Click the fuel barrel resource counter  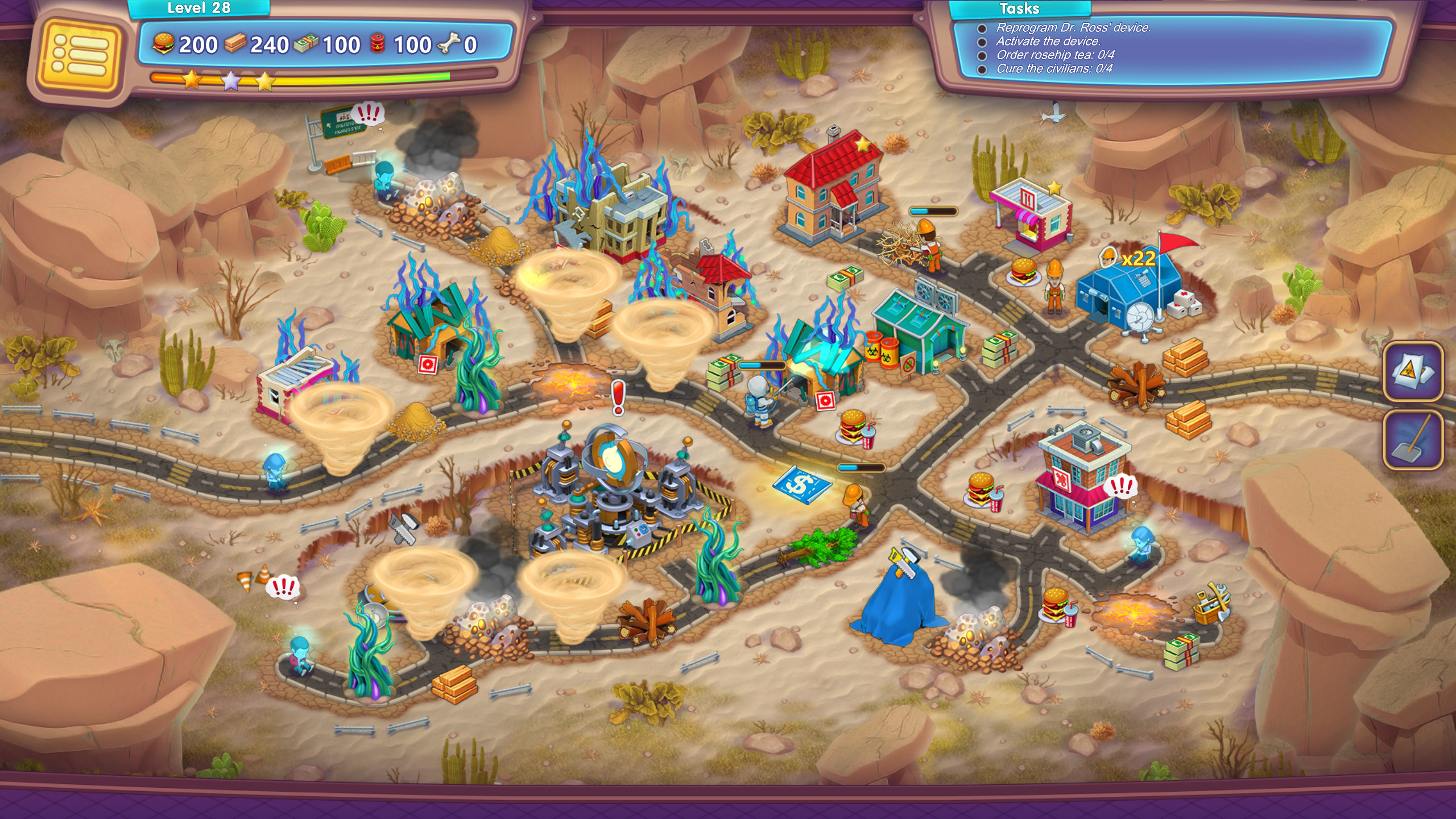pos(378,44)
